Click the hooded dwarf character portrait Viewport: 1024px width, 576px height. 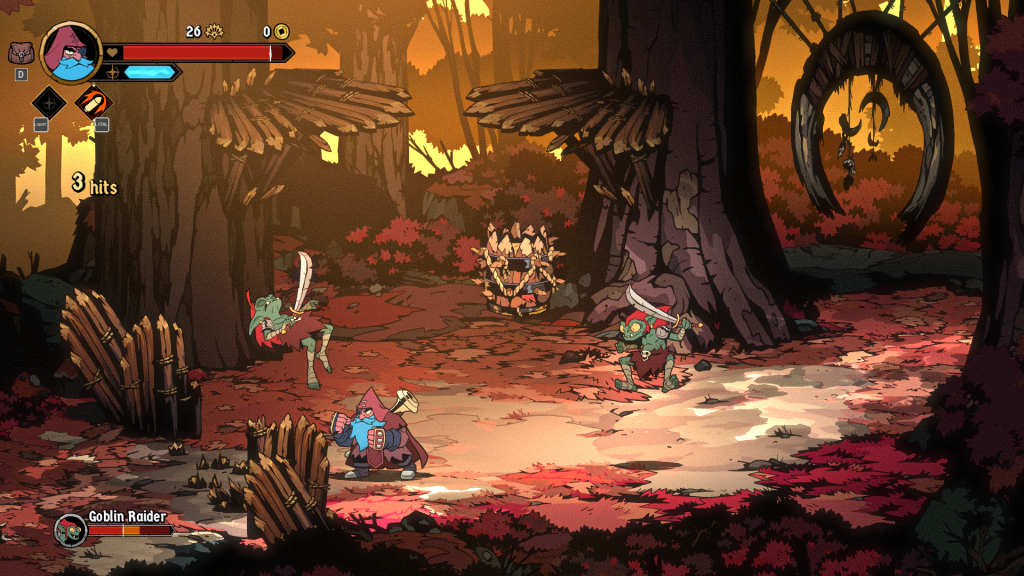click(x=71, y=52)
